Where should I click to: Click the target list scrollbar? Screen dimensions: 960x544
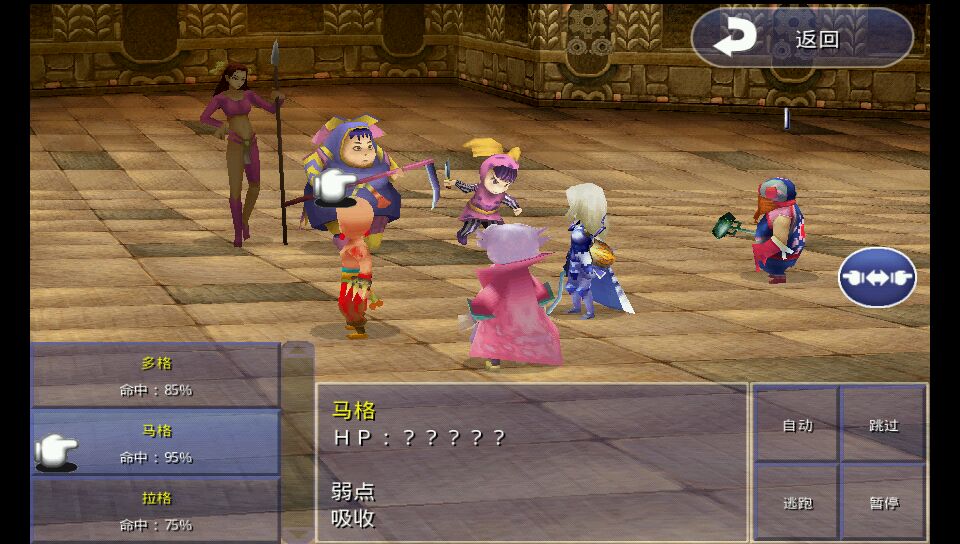298,442
